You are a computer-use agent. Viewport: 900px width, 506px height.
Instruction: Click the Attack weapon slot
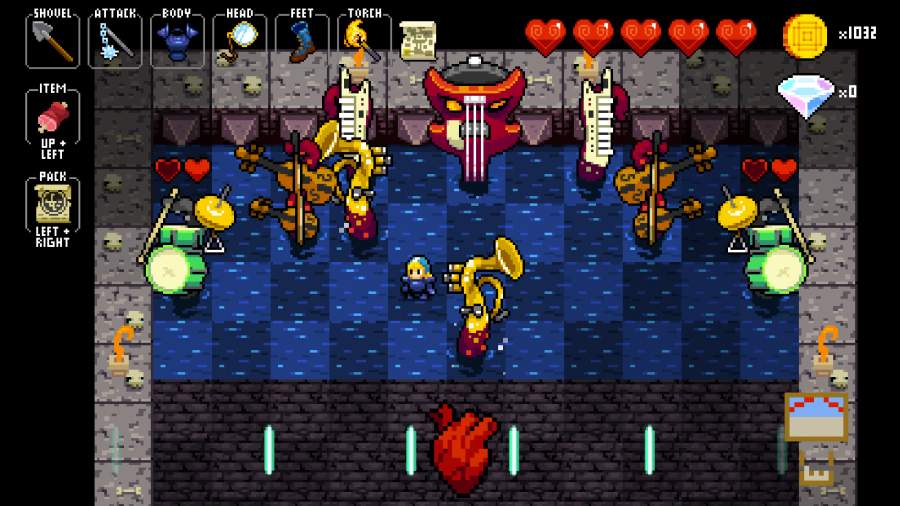point(115,40)
